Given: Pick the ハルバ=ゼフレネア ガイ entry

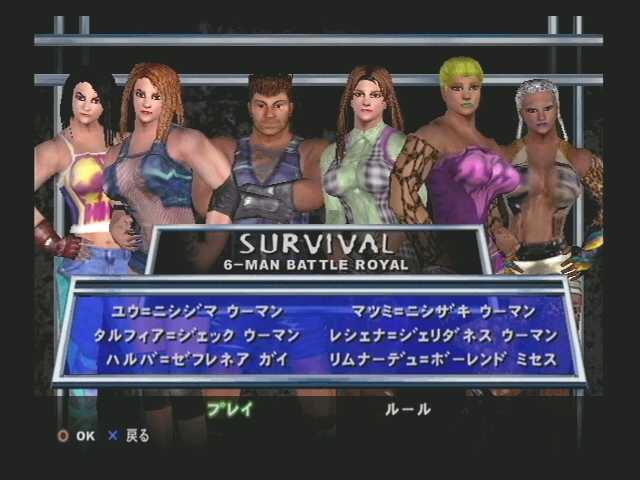Looking at the screenshot, I should click(189, 356).
